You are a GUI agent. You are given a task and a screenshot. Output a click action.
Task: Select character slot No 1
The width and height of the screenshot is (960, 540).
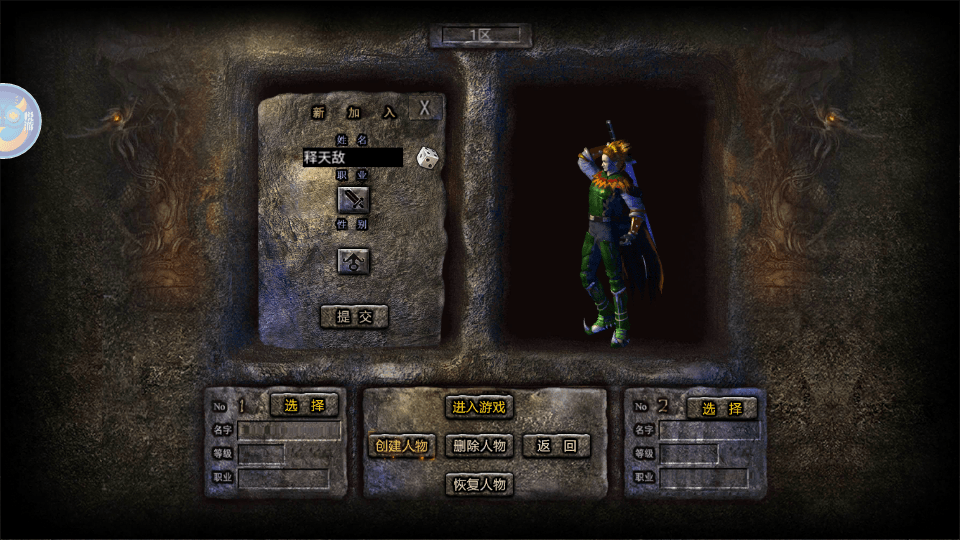pos(304,405)
